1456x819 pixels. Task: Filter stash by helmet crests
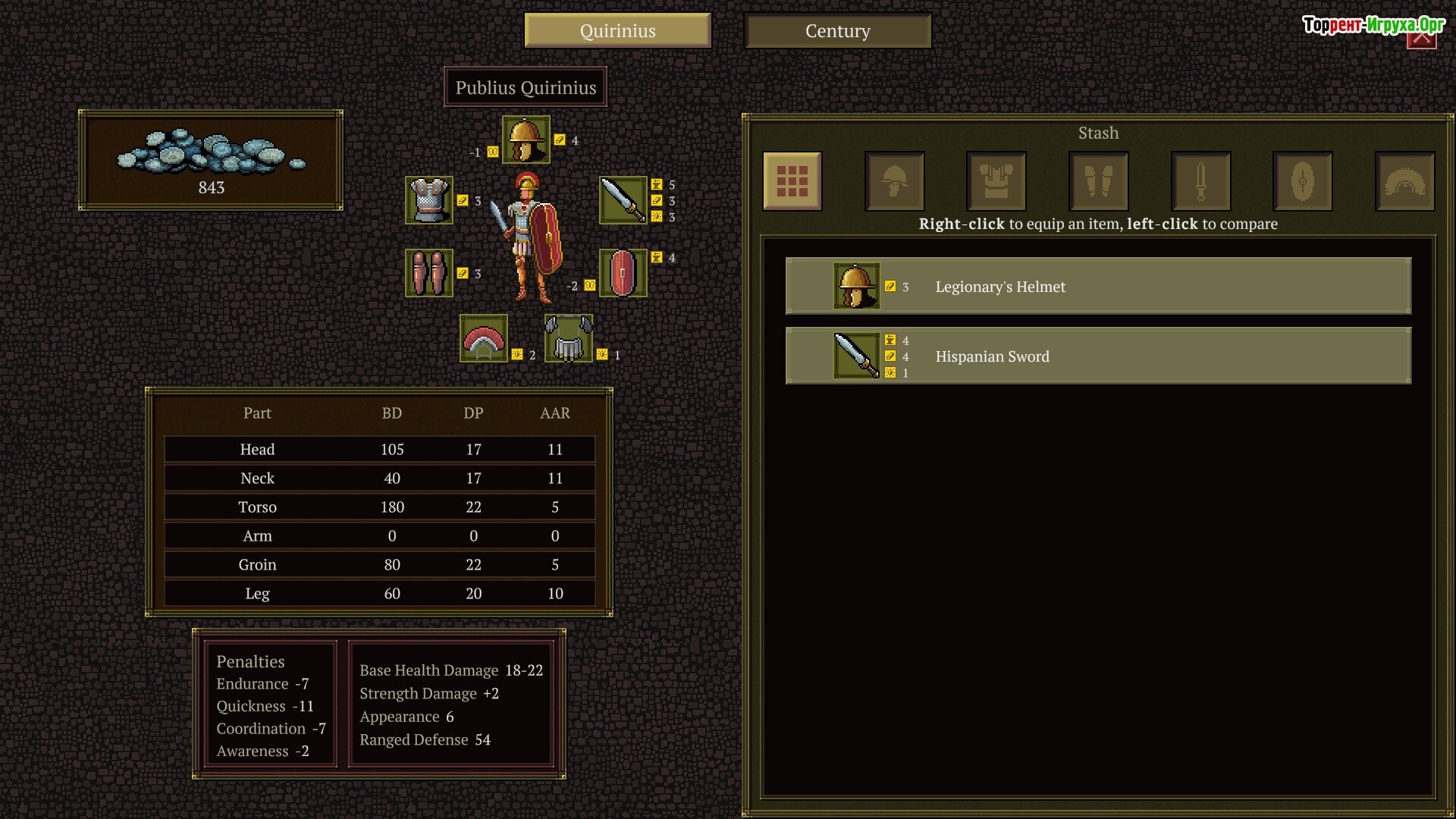pos(1404,181)
